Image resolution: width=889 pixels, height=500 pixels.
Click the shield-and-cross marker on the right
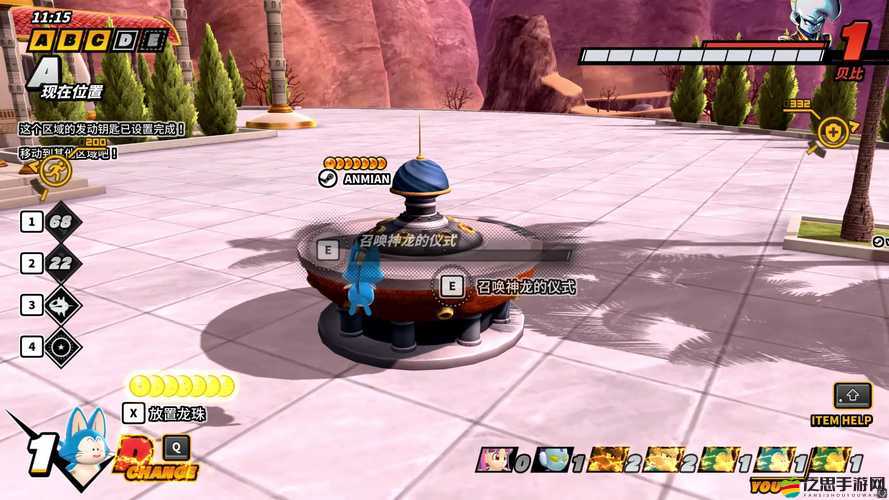point(834,131)
